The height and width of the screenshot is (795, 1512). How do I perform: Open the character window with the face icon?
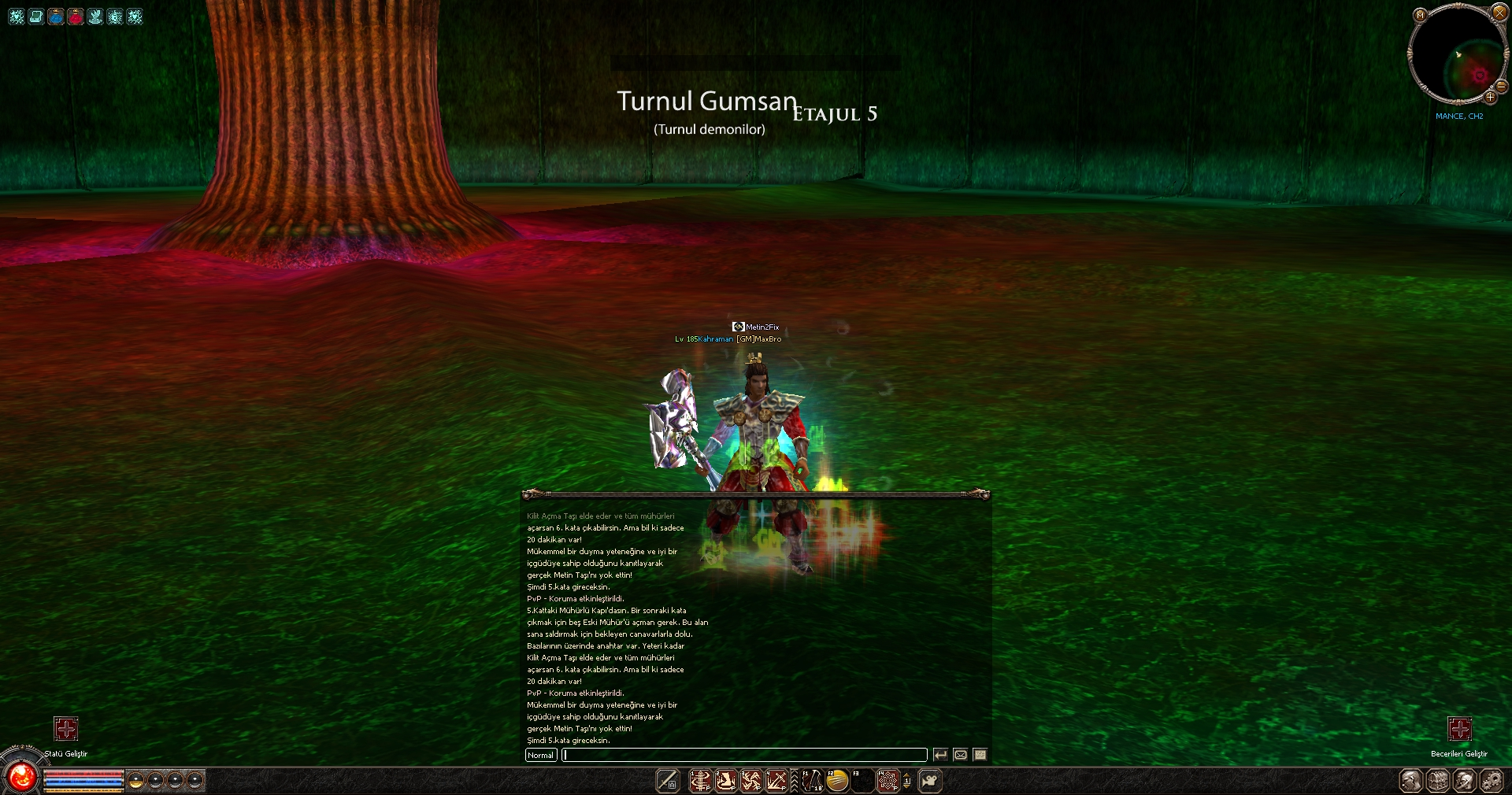1411,781
